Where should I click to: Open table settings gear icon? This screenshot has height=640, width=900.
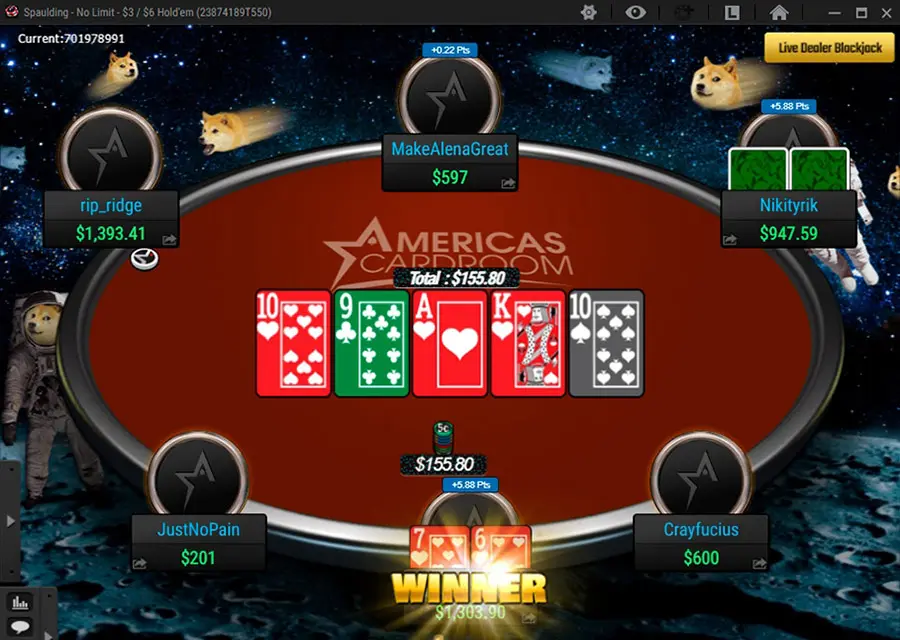[589, 12]
